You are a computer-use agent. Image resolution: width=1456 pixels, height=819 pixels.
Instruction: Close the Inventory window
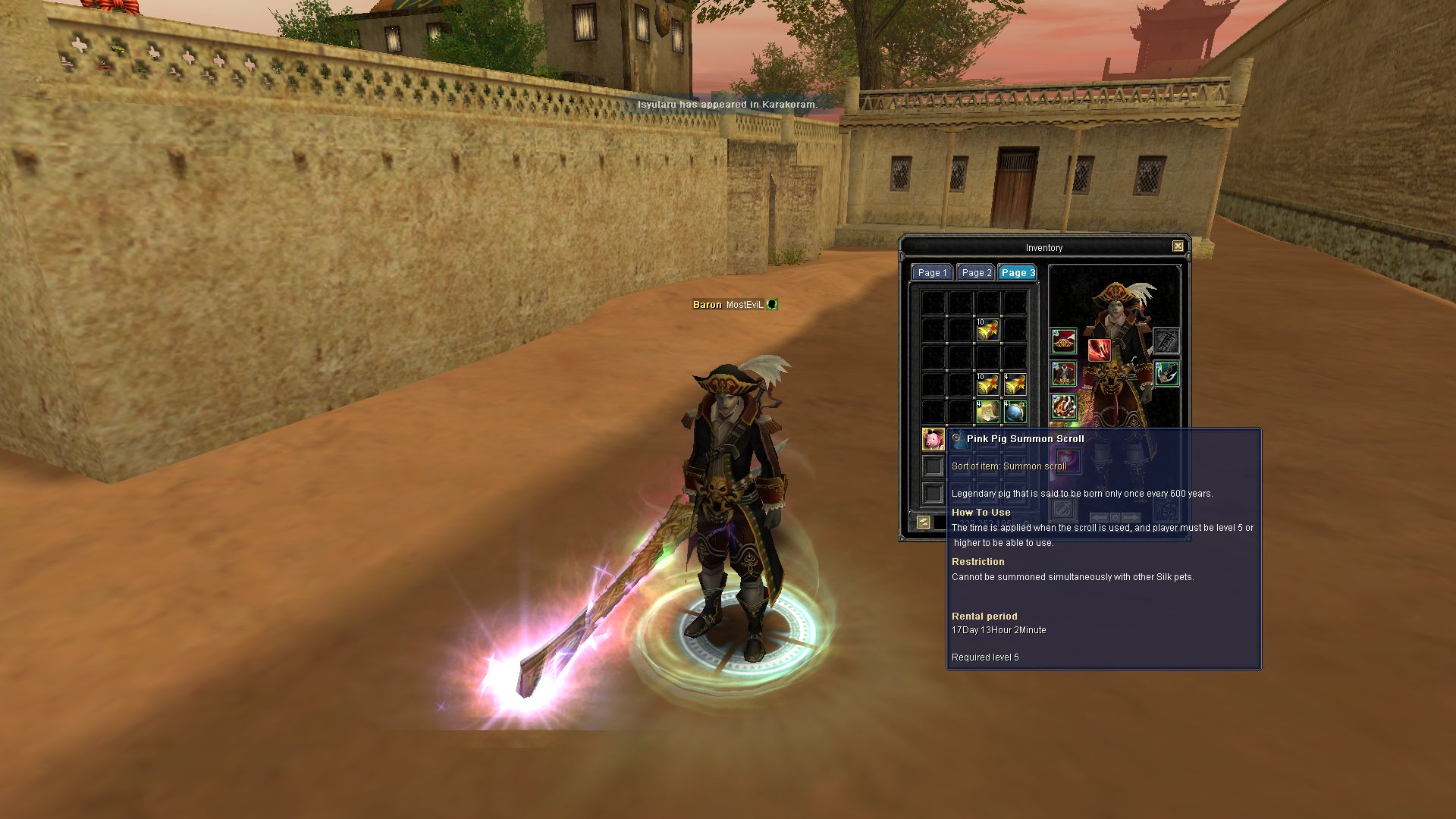tap(1178, 246)
